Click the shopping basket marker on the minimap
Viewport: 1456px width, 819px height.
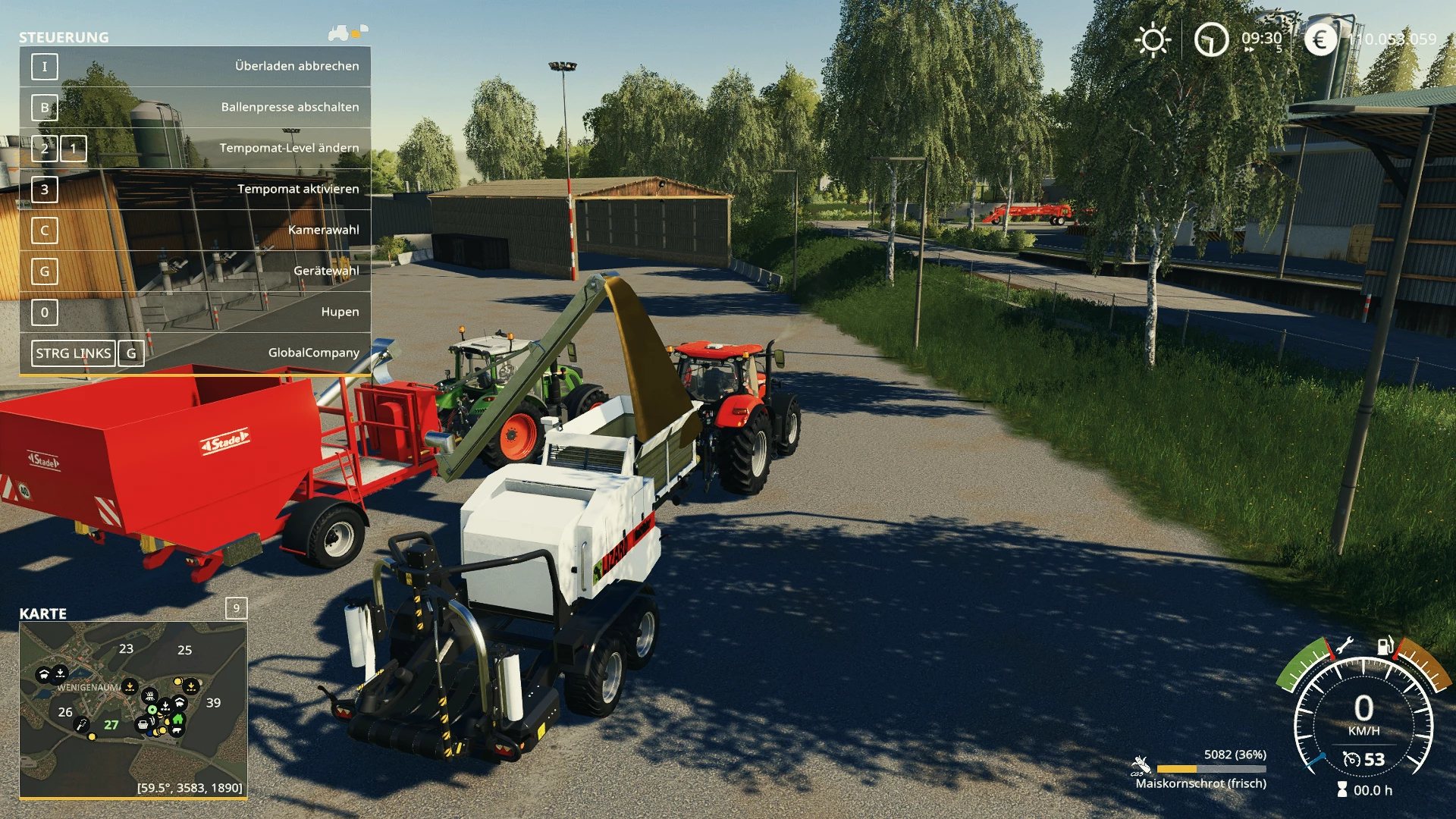[142, 725]
